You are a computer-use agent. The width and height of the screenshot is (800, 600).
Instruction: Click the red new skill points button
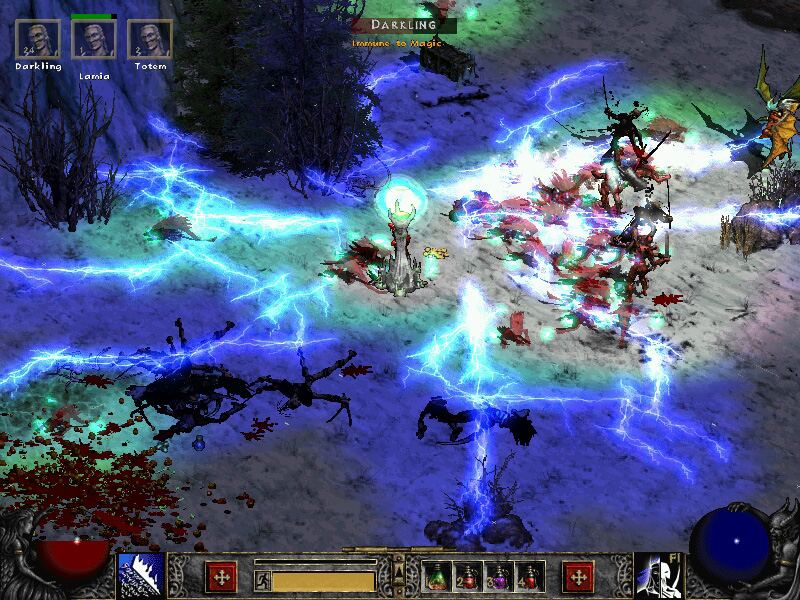pos(578,577)
